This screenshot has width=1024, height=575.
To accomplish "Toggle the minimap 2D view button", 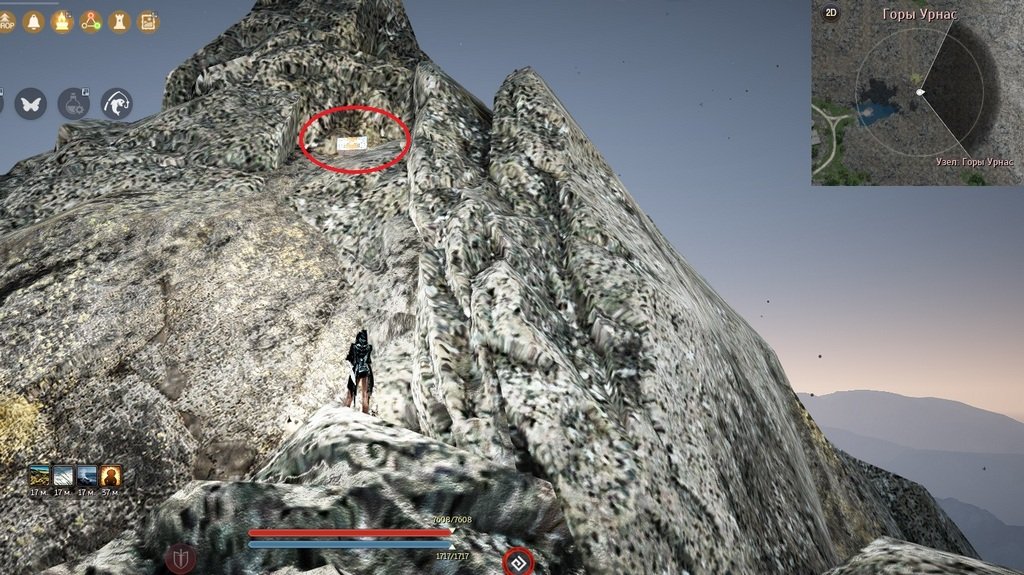I will tap(830, 14).
